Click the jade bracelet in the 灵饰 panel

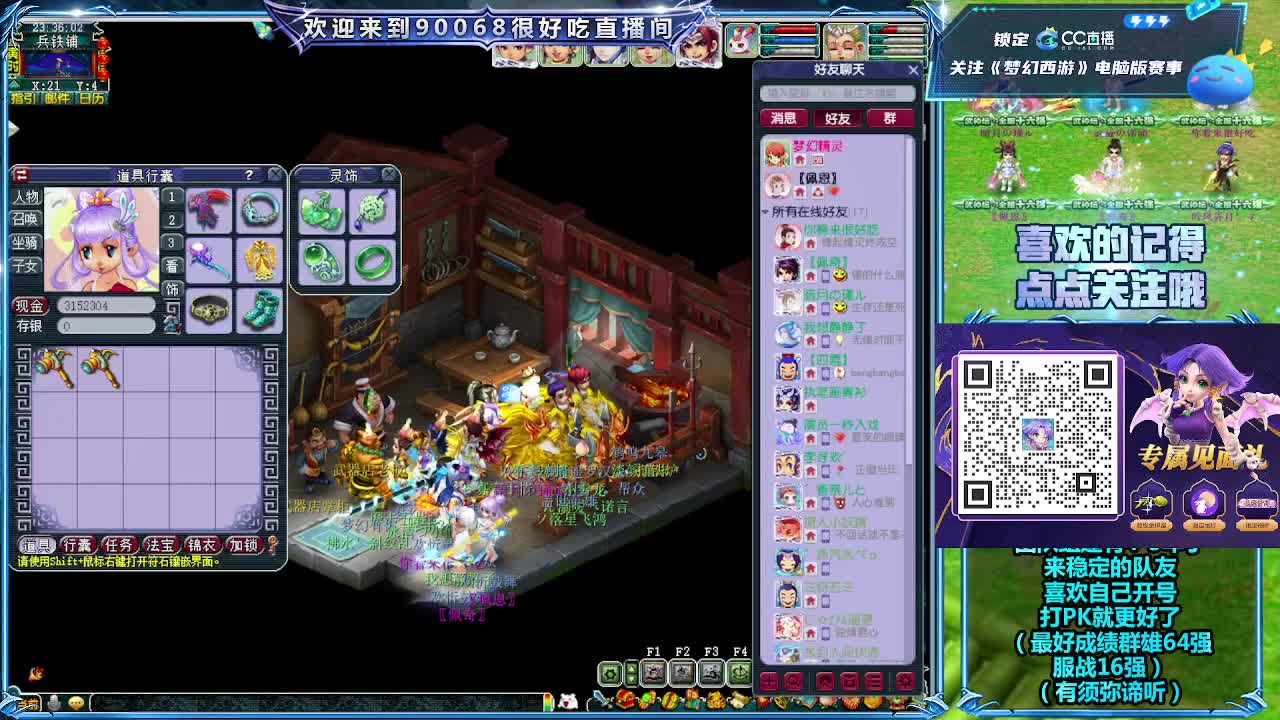click(x=372, y=260)
